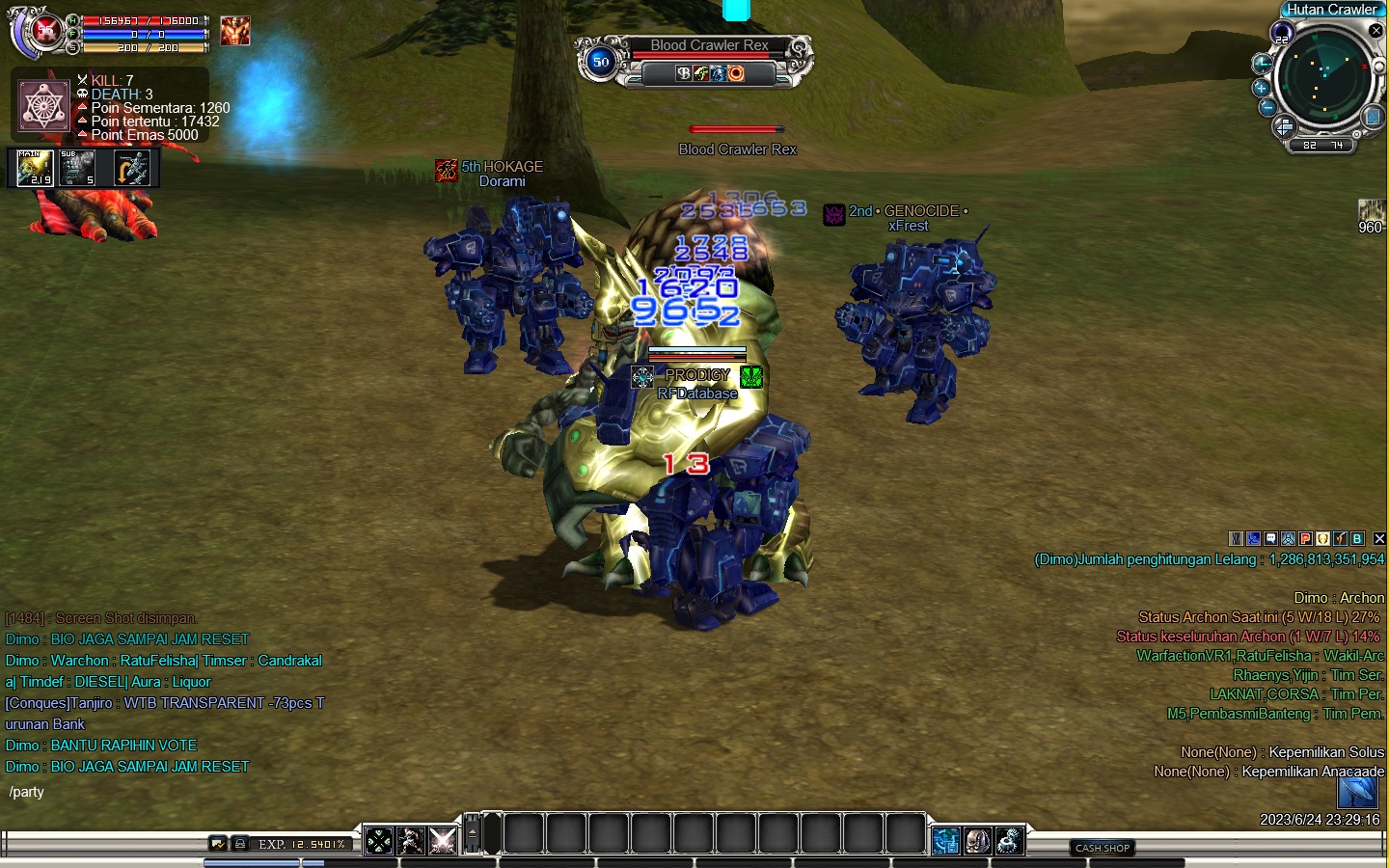Zoom in the minimap with plus button
Viewport: 1389px width, 868px height.
click(x=1261, y=88)
